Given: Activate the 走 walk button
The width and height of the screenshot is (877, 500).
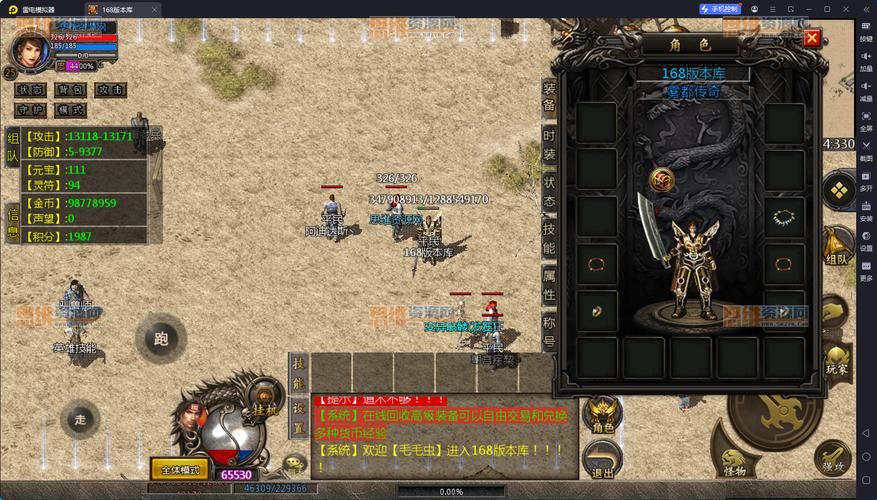Looking at the screenshot, I should 80,419.
